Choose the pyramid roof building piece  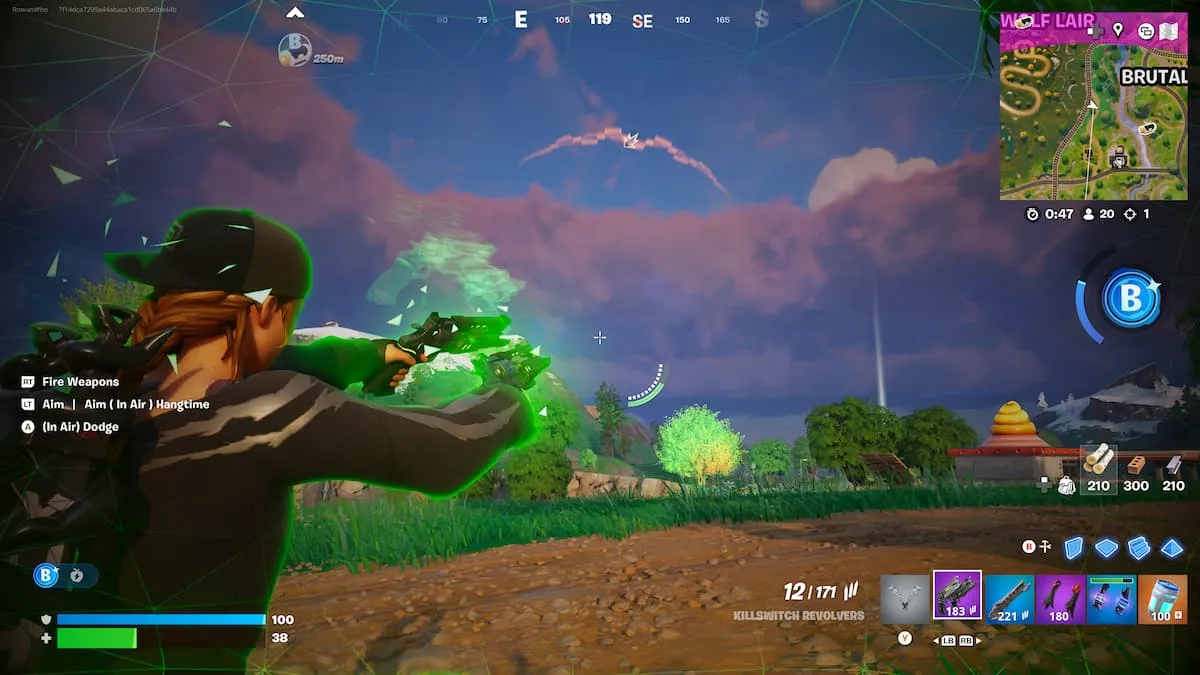pyautogui.click(x=1171, y=547)
